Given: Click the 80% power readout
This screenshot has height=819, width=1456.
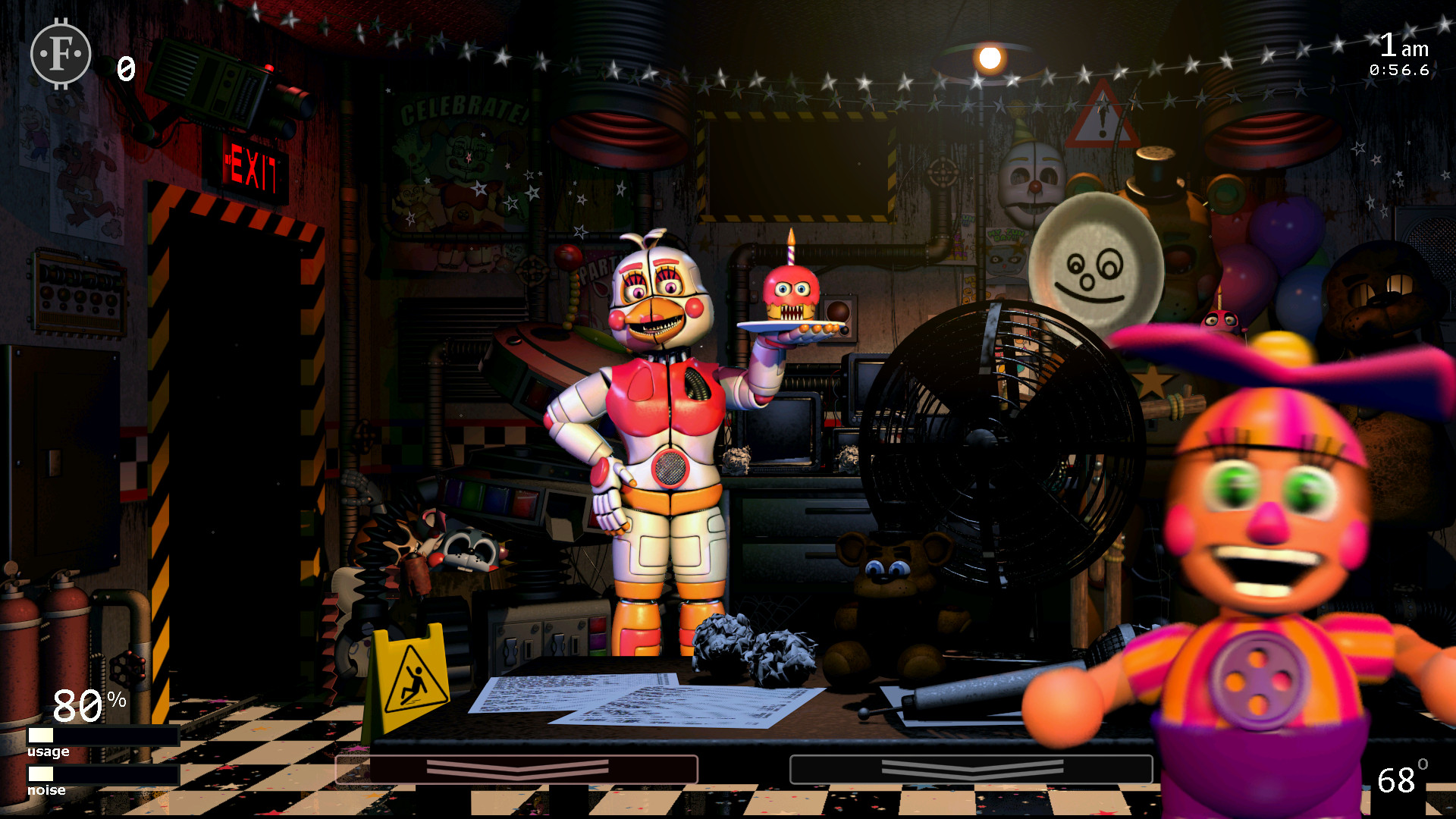Looking at the screenshot, I should (86, 704).
